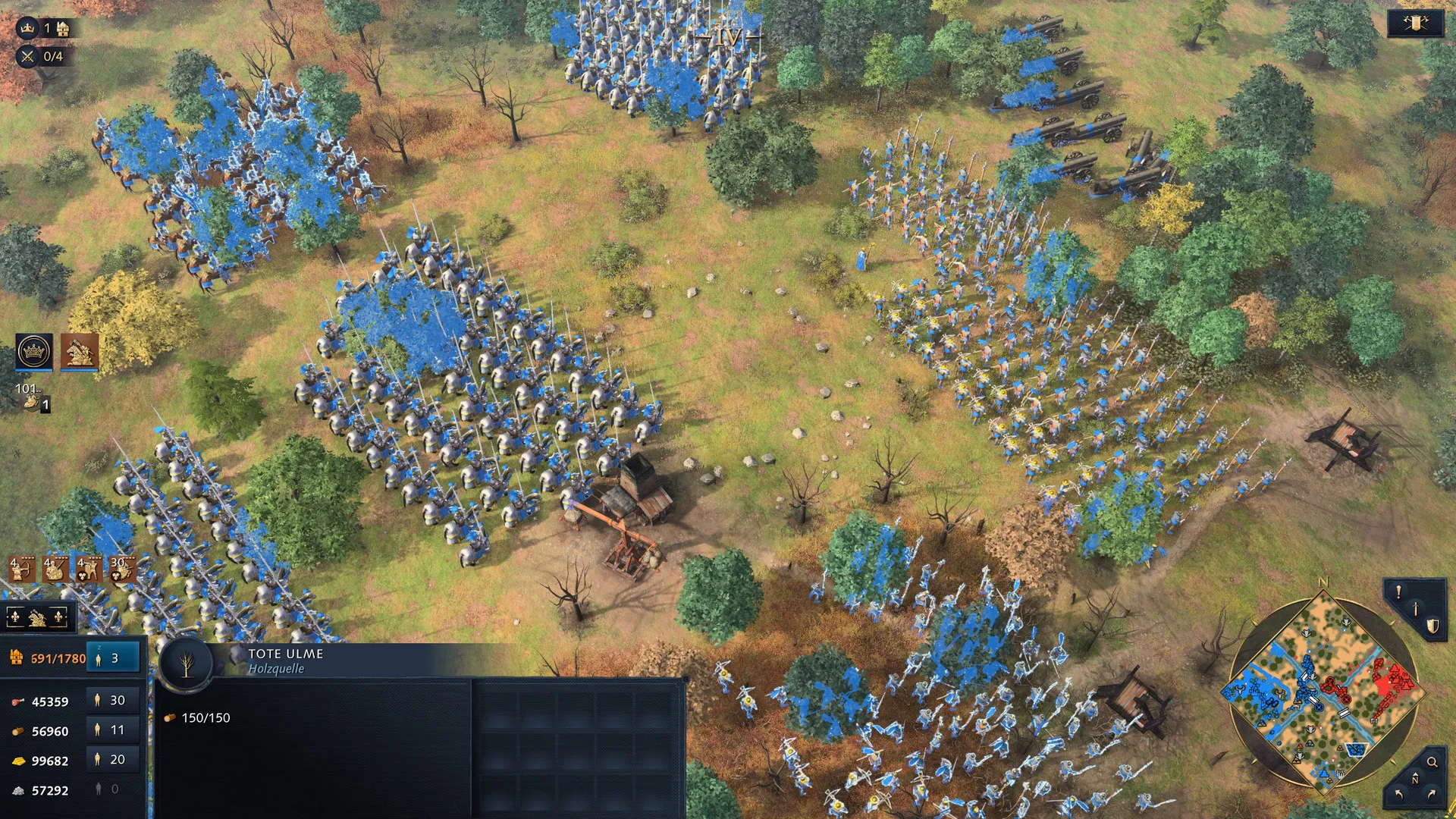Click the crossed swords objective icon
1456x819 pixels.
[28, 56]
